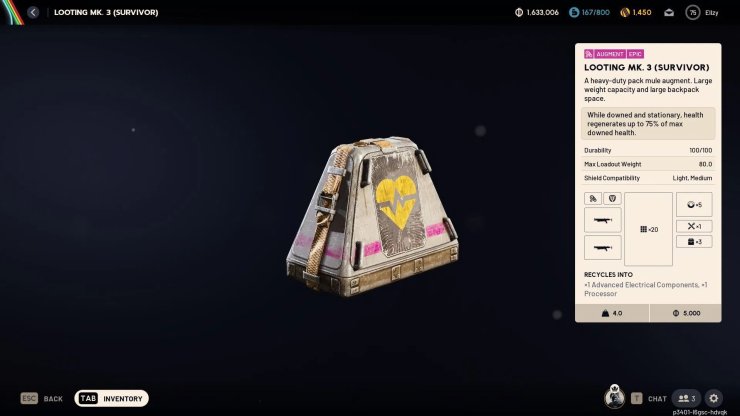This screenshot has height=416, width=740.
Task: Open the Inventory tab button
Action: pos(112,398)
